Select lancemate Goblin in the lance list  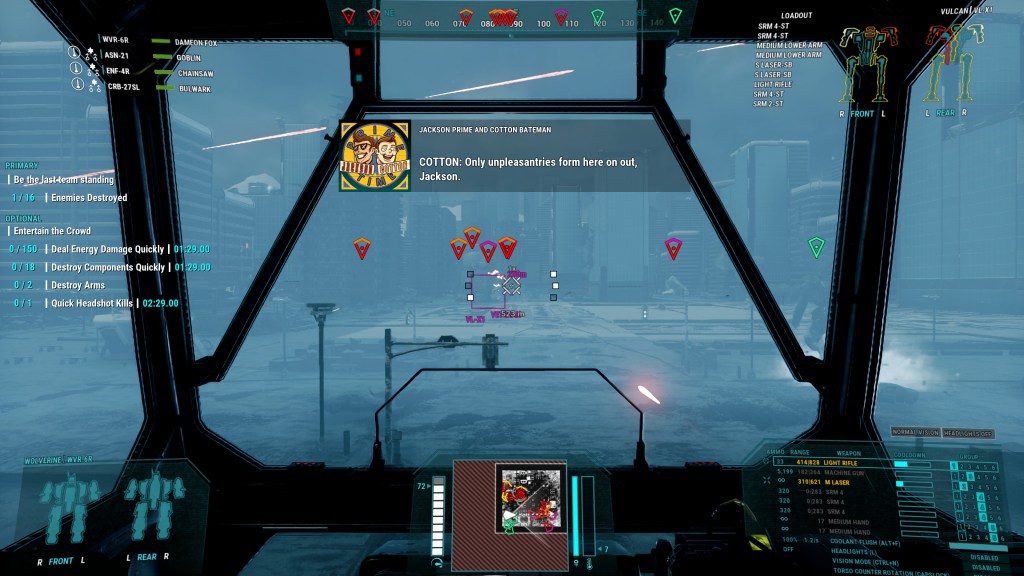(188, 58)
